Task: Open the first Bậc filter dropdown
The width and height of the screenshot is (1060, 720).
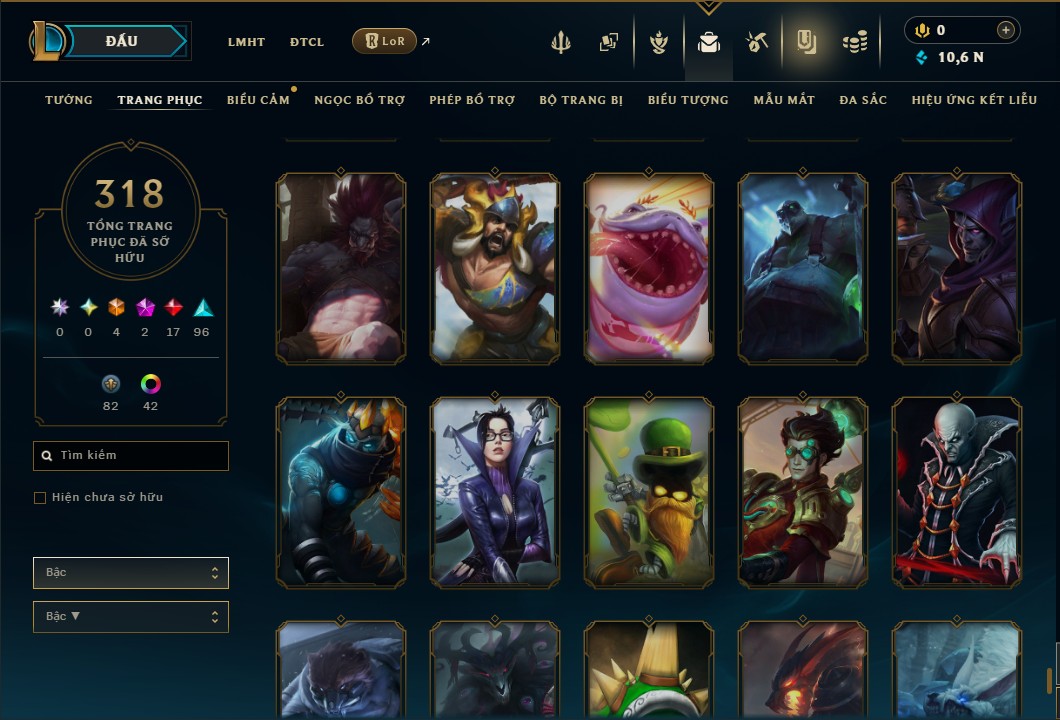Action: coord(131,573)
